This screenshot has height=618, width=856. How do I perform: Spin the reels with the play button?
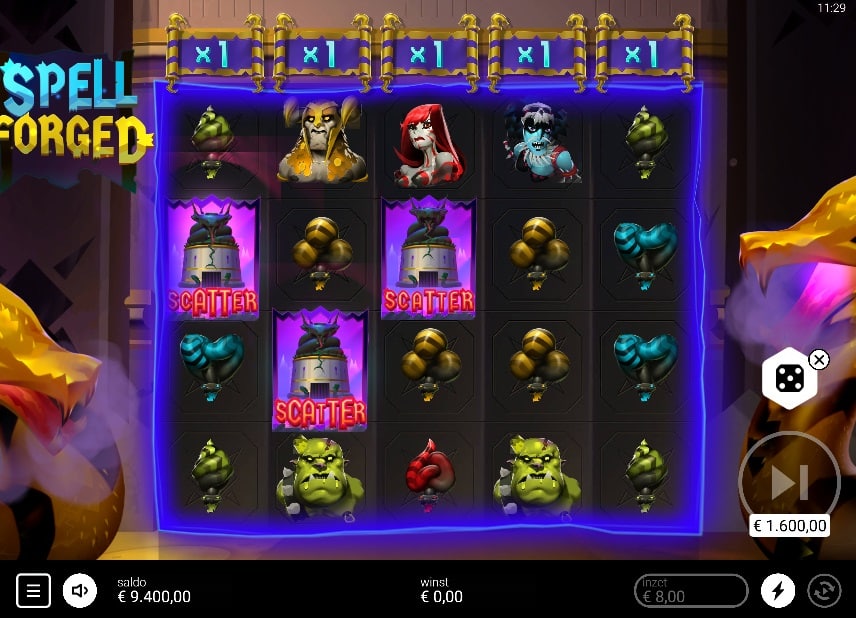tap(788, 483)
